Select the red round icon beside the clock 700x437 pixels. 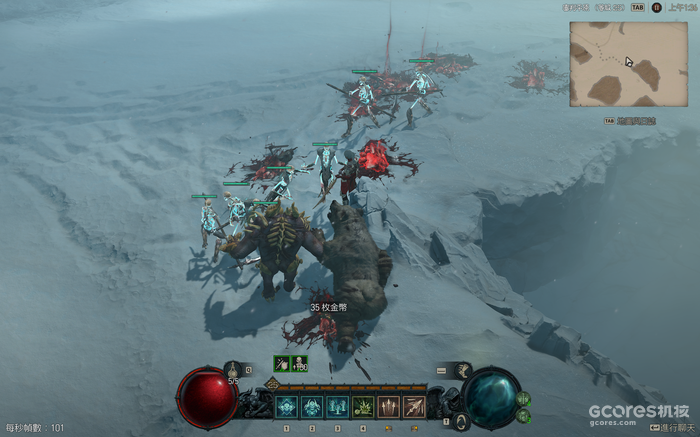[657, 7]
